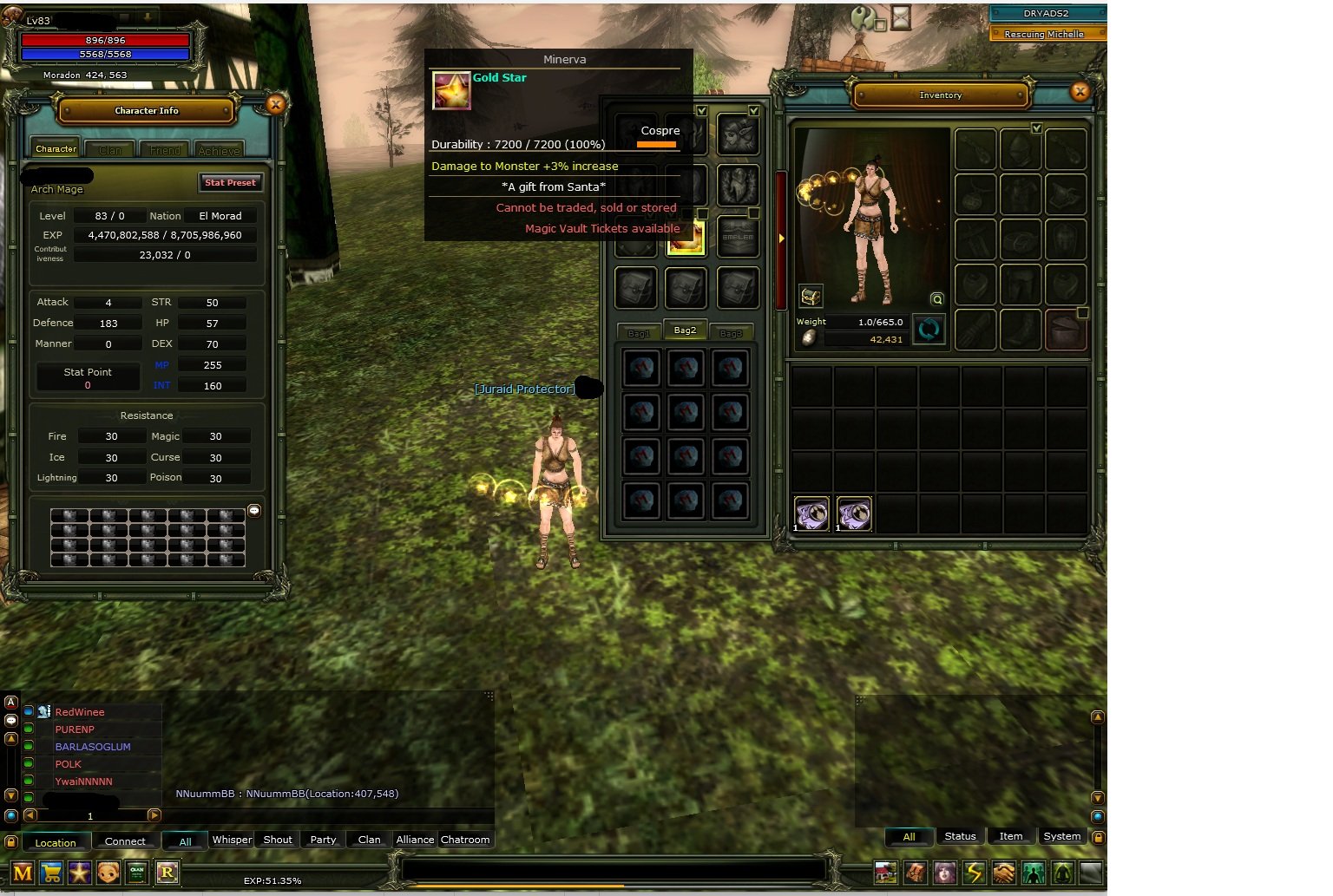Expand the chat window with the upward chevron
Viewport: 1333px width, 896px height.
[x=11, y=738]
